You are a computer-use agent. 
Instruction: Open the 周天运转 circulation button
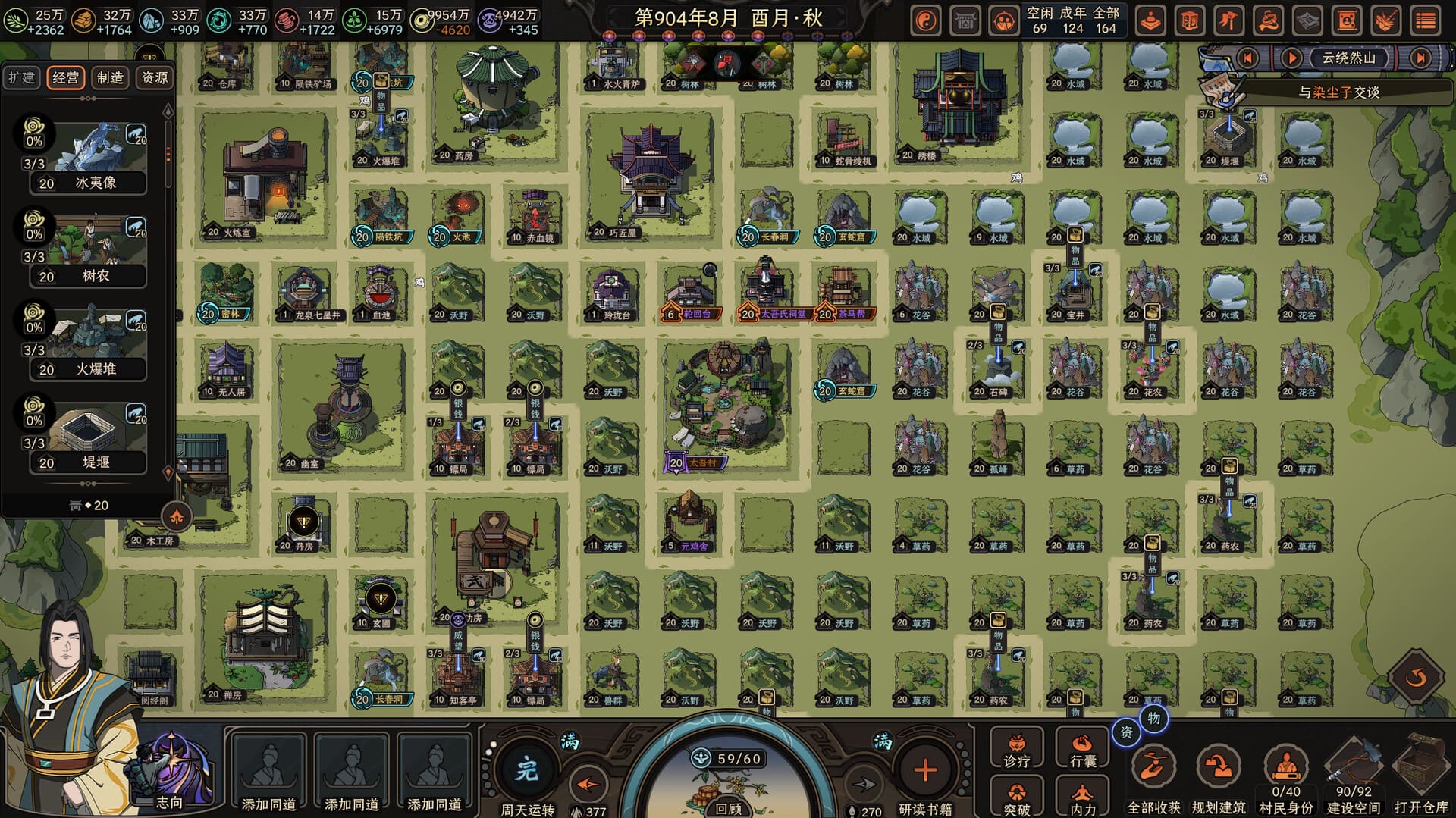click(x=527, y=773)
